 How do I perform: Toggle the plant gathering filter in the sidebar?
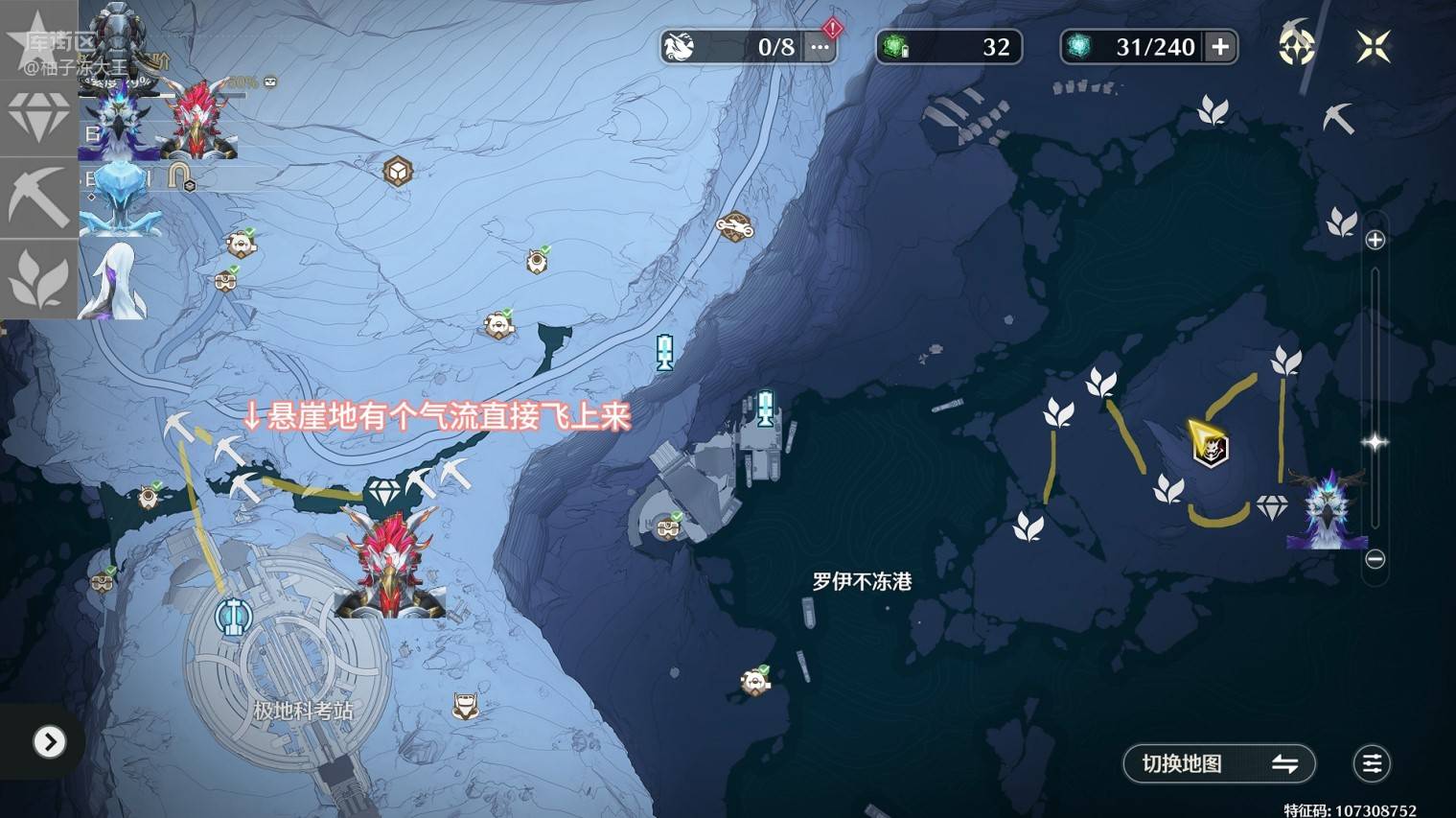pyautogui.click(x=38, y=278)
